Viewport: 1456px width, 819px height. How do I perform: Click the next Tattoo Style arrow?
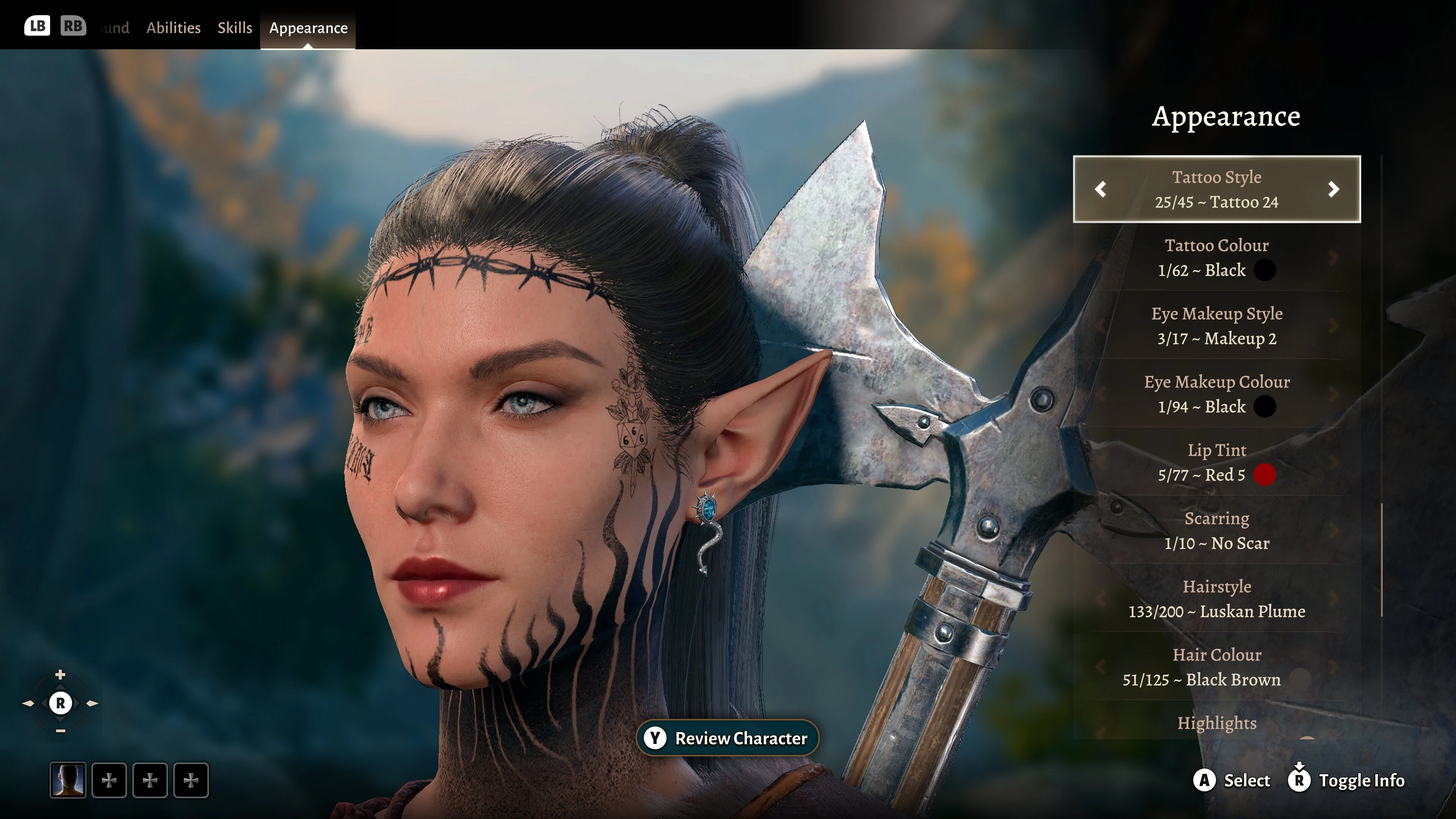(1334, 189)
